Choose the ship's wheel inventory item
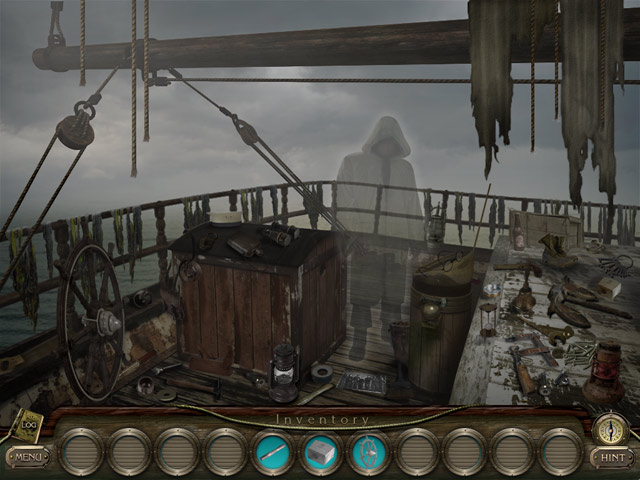 pyautogui.click(x=369, y=453)
